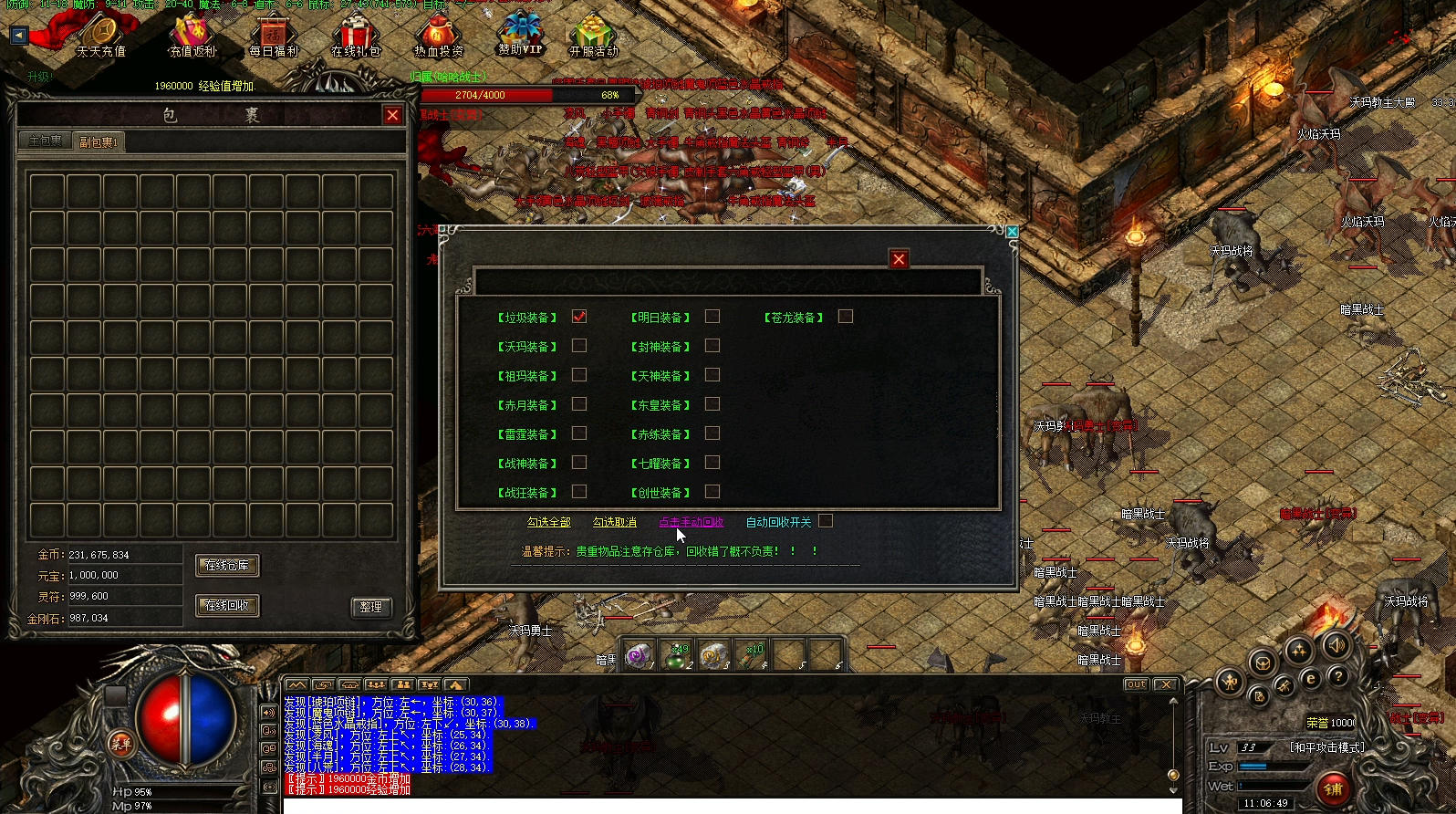Click the 在线回收 button
The width and height of the screenshot is (1456, 814).
(x=227, y=605)
